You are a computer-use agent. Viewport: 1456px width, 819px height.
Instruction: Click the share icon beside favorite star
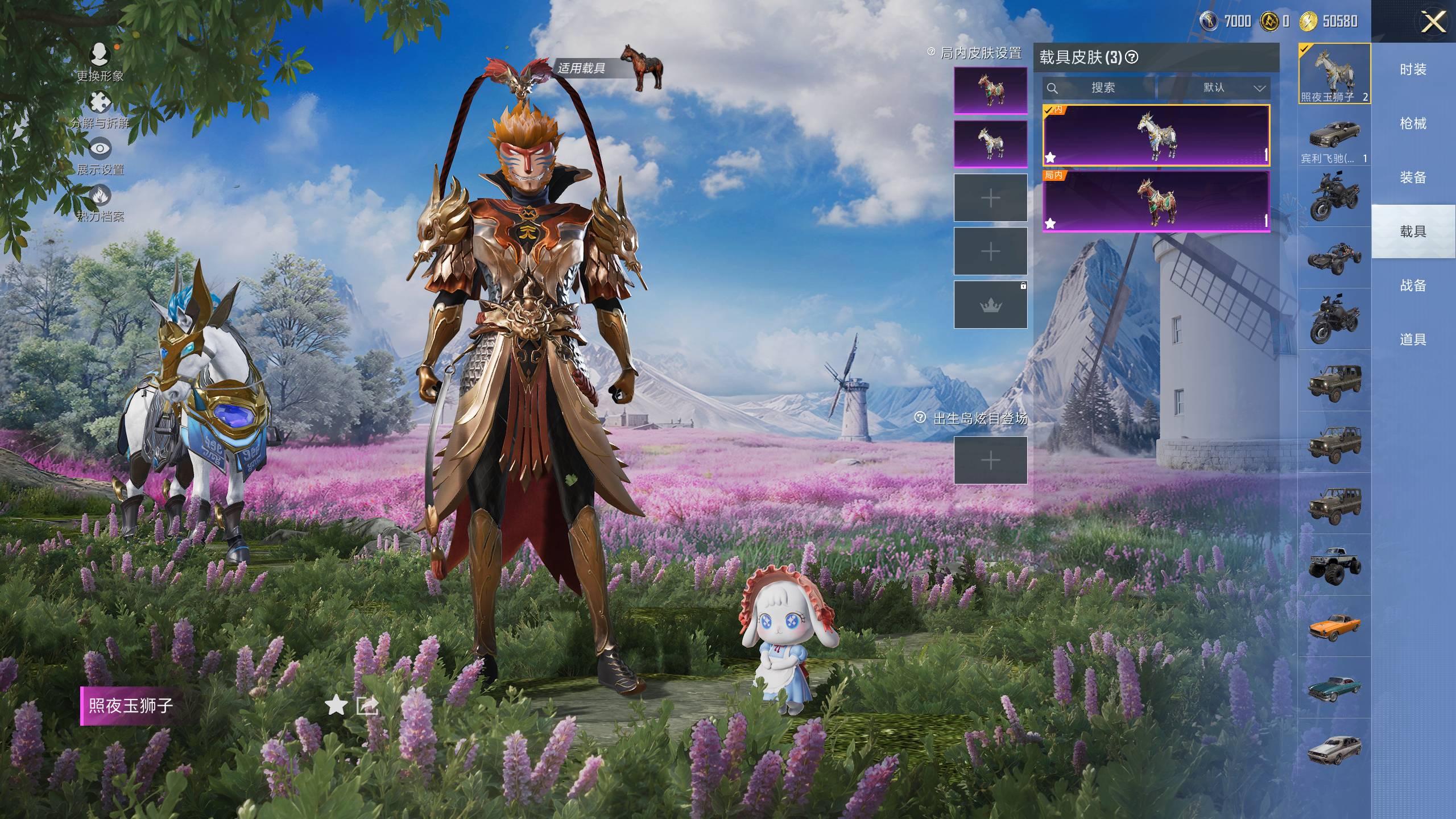coord(367,706)
